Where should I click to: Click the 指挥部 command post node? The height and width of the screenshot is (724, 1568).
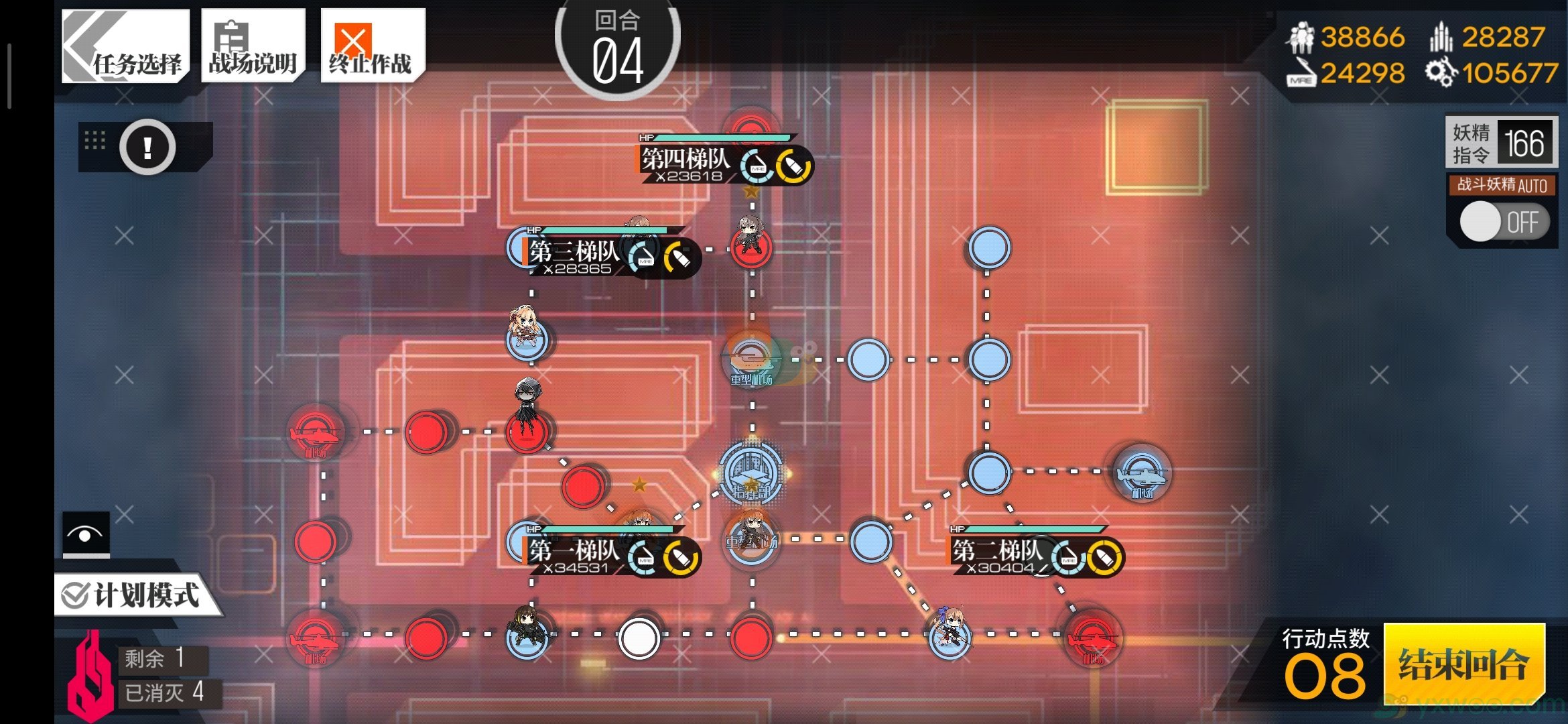[x=751, y=473]
